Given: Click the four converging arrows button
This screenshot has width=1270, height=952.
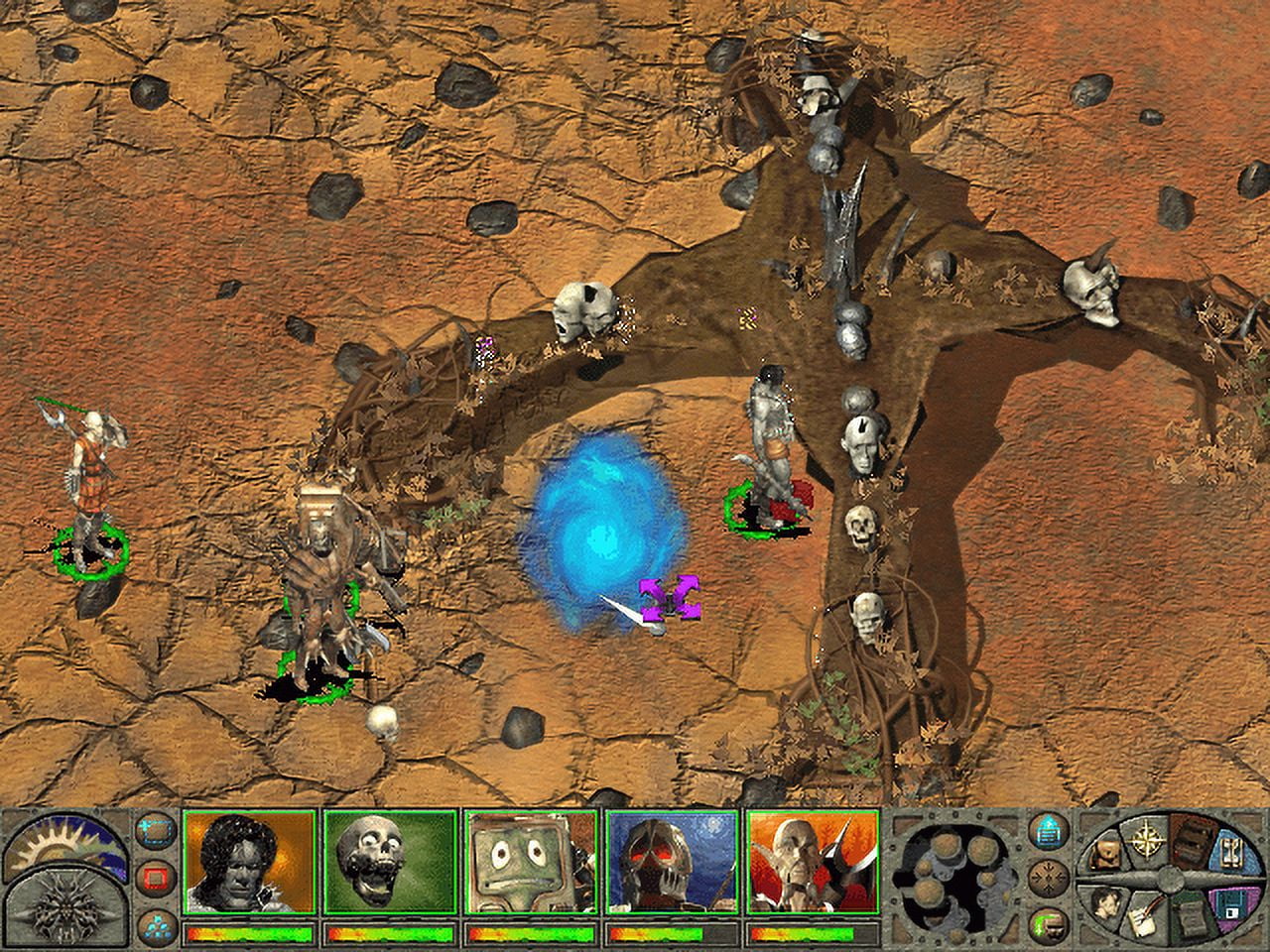Looking at the screenshot, I should tap(1045, 877).
